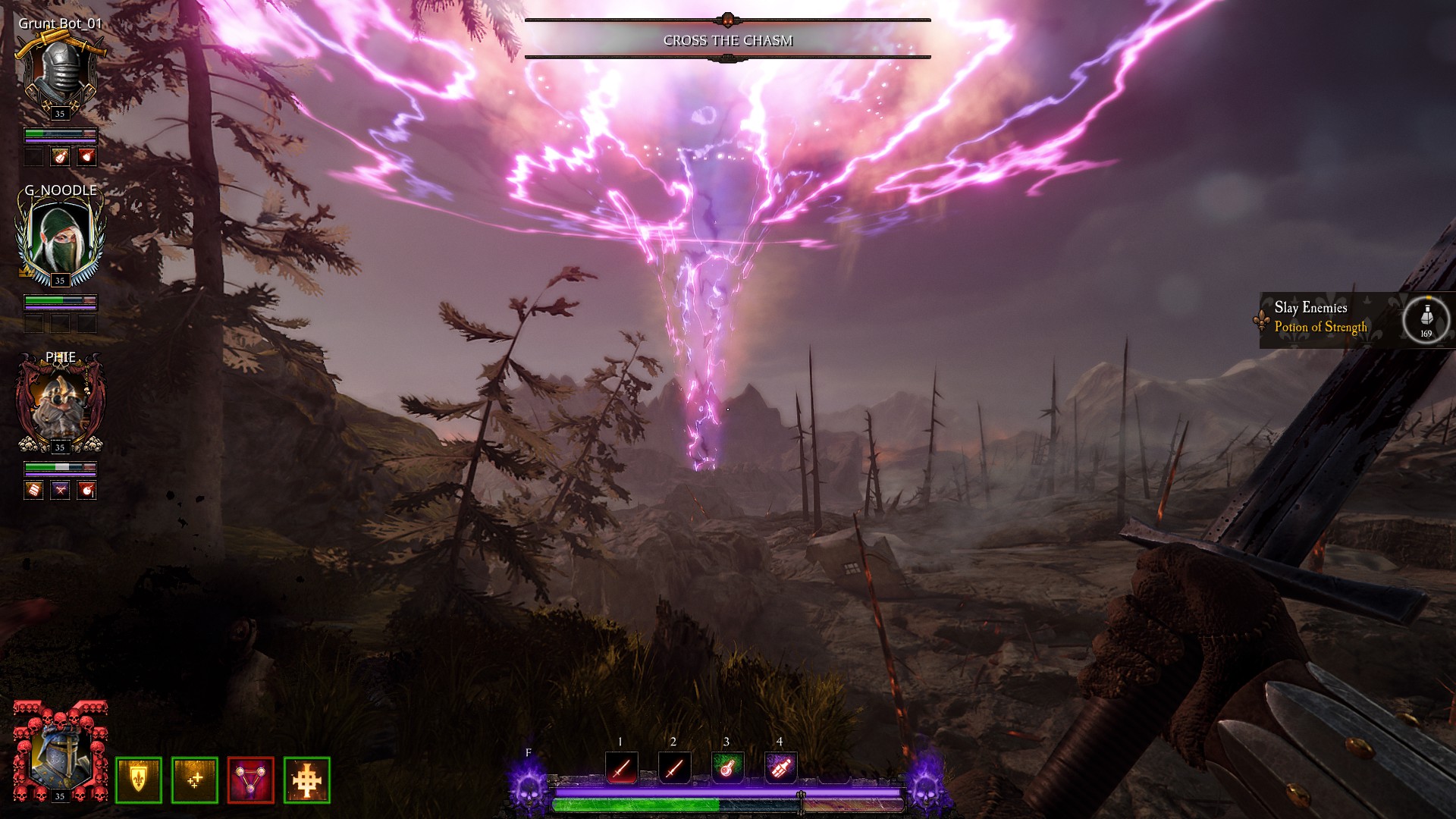1456x819 pixels.
Task: Click the golden fleur-de-lis shield buff icon
Action: tap(138, 780)
